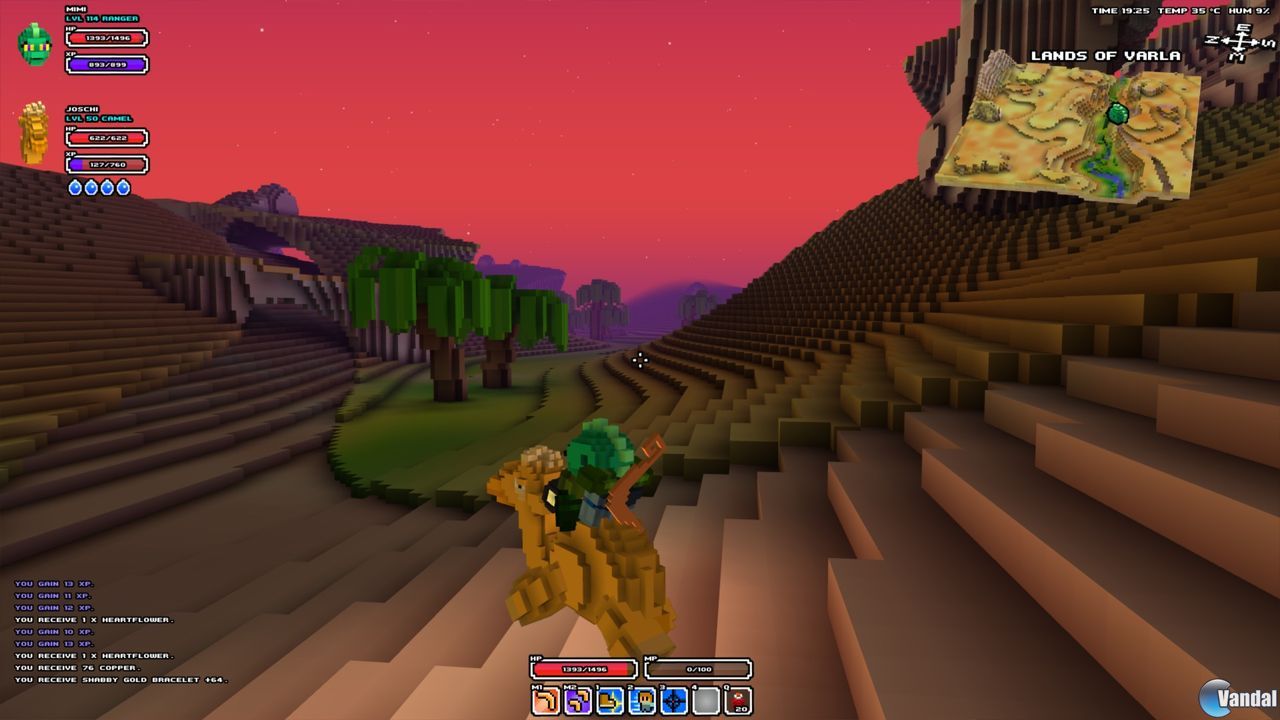The image size is (1280, 720).
Task: Select the M1 boomerang attack icon
Action: coord(544,700)
